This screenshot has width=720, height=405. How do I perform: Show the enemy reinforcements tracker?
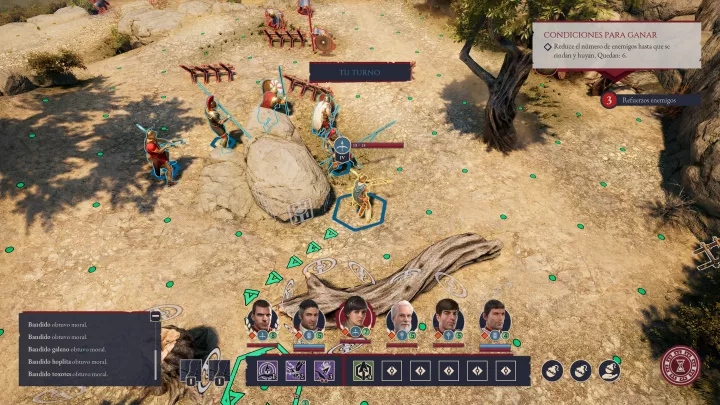click(647, 100)
